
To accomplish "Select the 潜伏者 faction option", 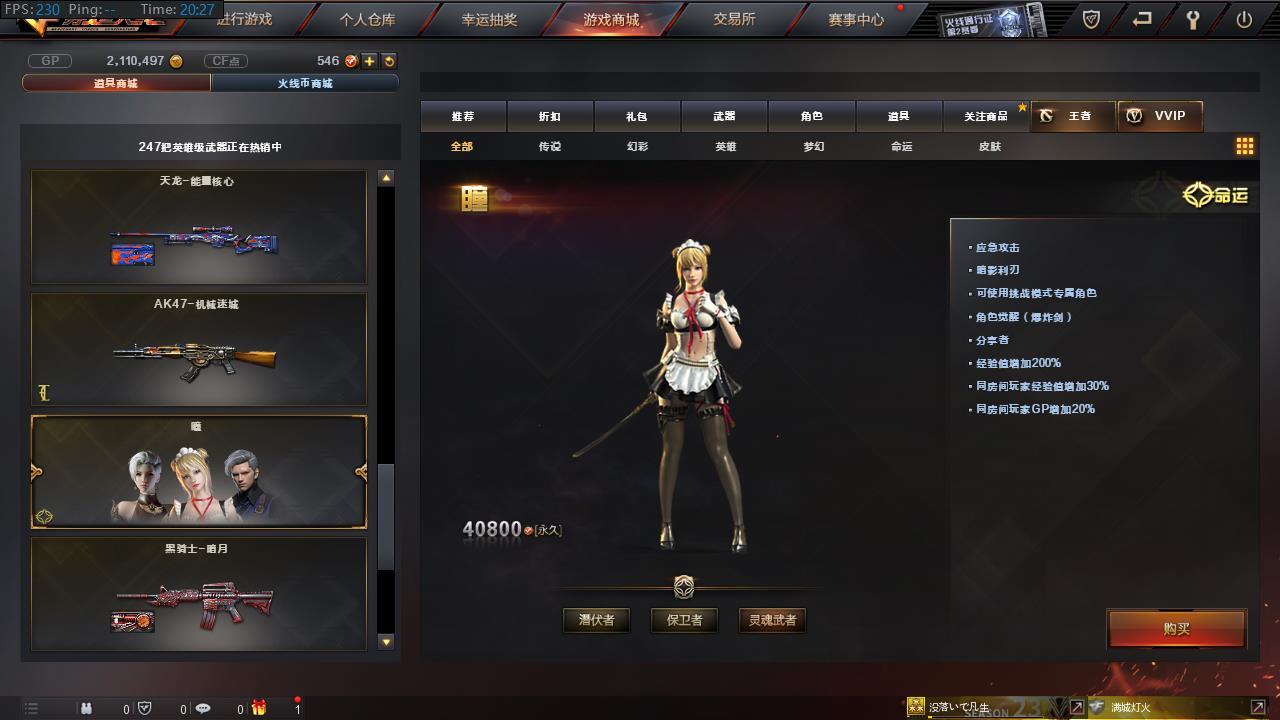I will 596,620.
